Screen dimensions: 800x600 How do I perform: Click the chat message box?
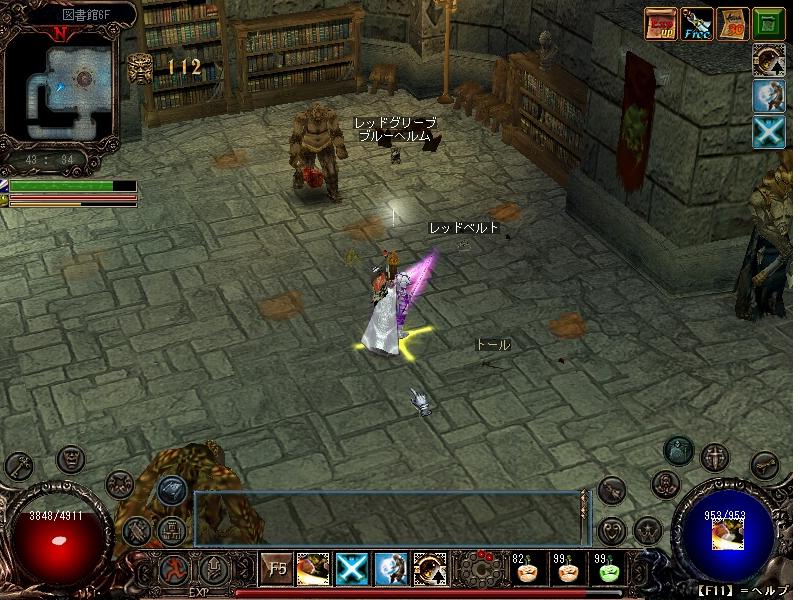pos(386,516)
